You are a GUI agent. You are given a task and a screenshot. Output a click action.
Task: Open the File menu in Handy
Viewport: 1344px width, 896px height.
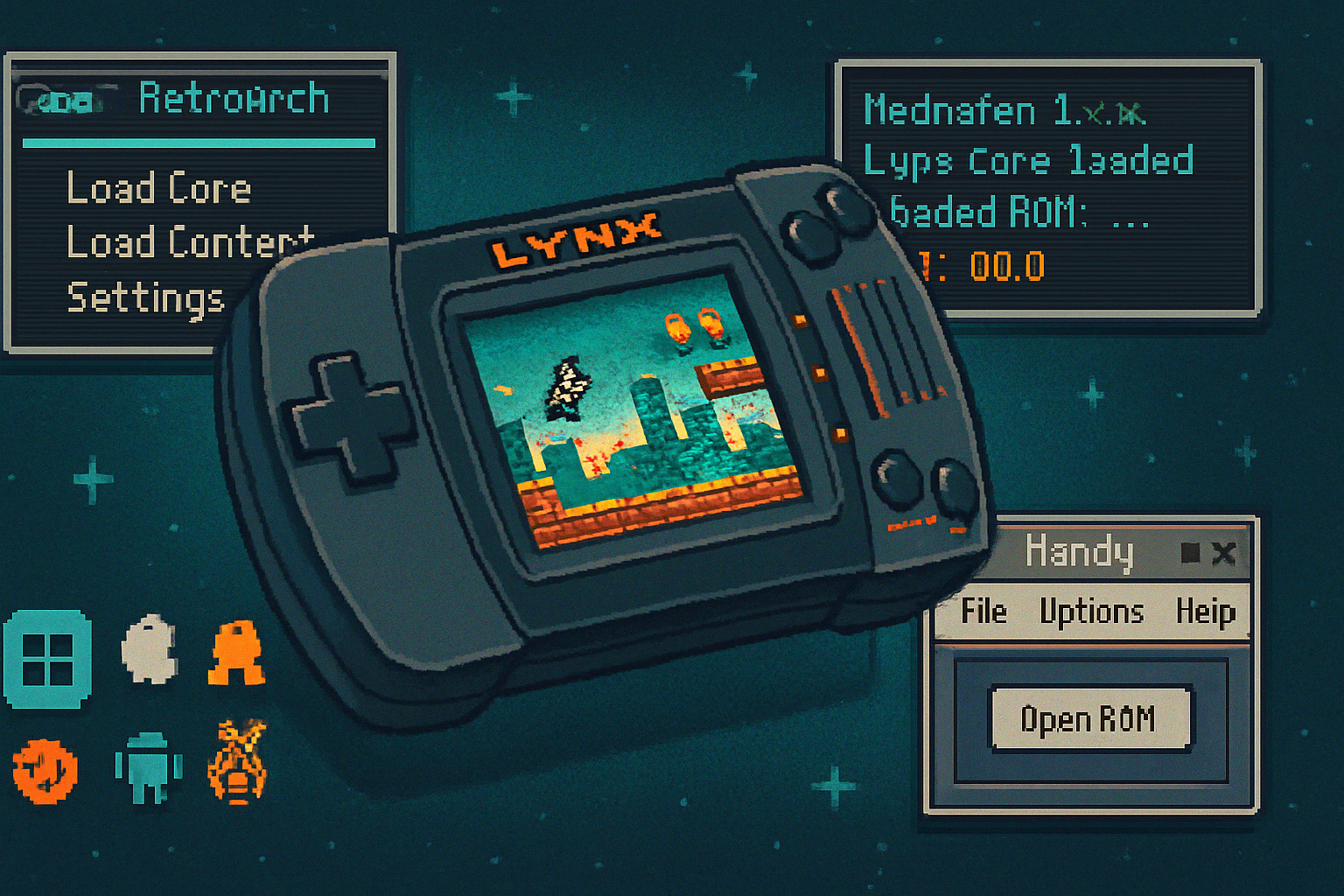point(983,612)
